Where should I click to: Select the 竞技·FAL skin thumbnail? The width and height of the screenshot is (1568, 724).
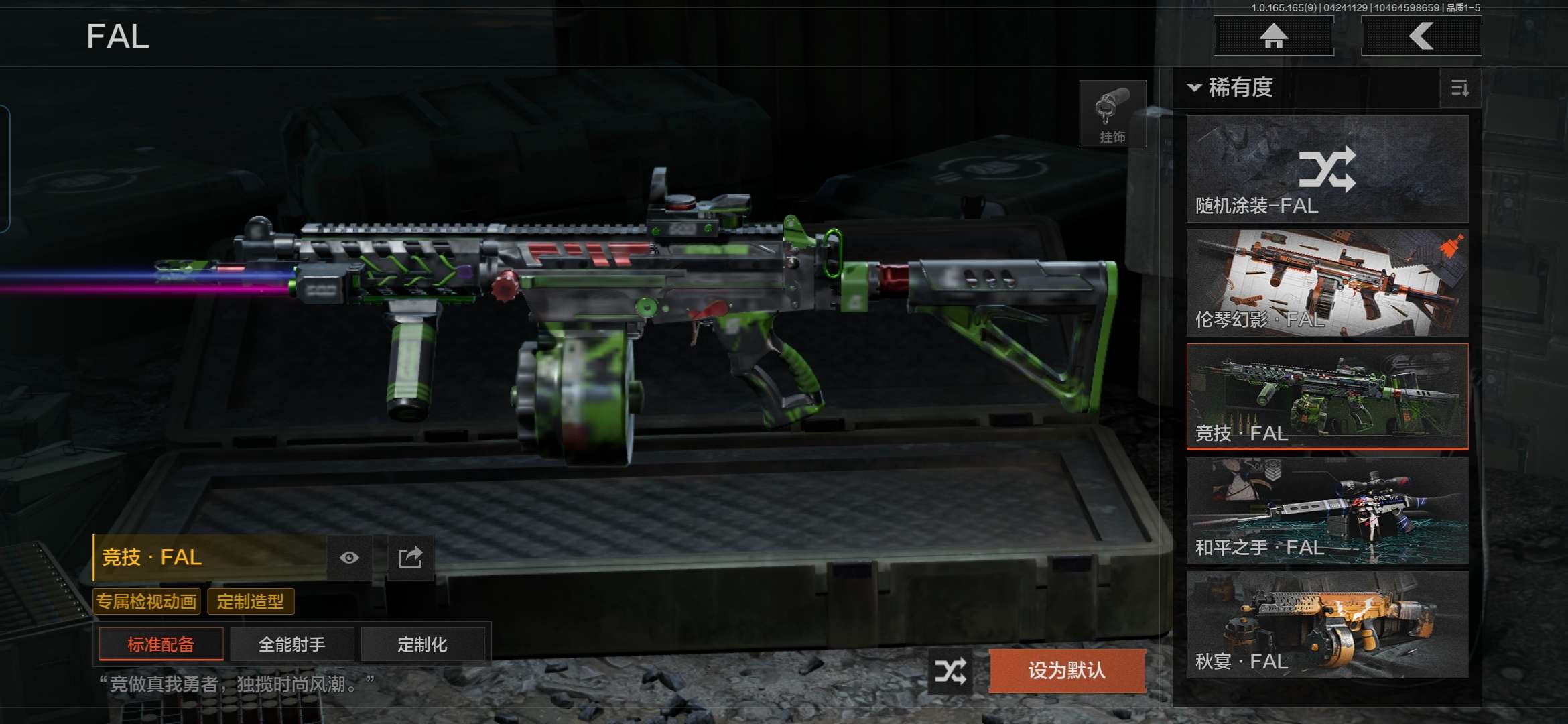point(1327,397)
